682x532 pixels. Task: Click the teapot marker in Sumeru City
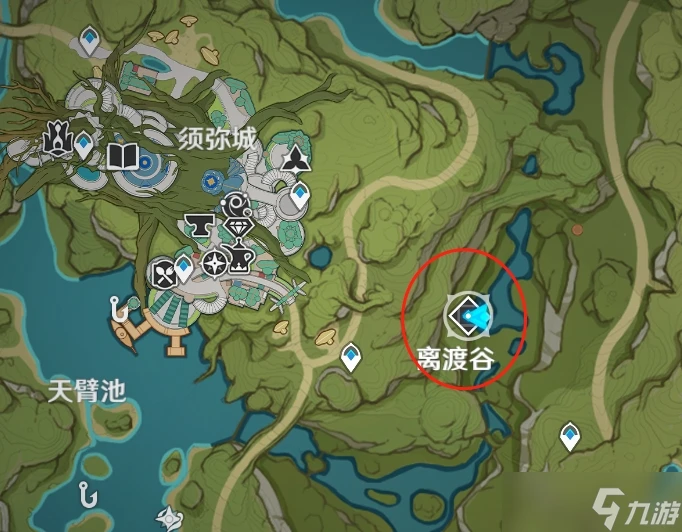pos(240,261)
